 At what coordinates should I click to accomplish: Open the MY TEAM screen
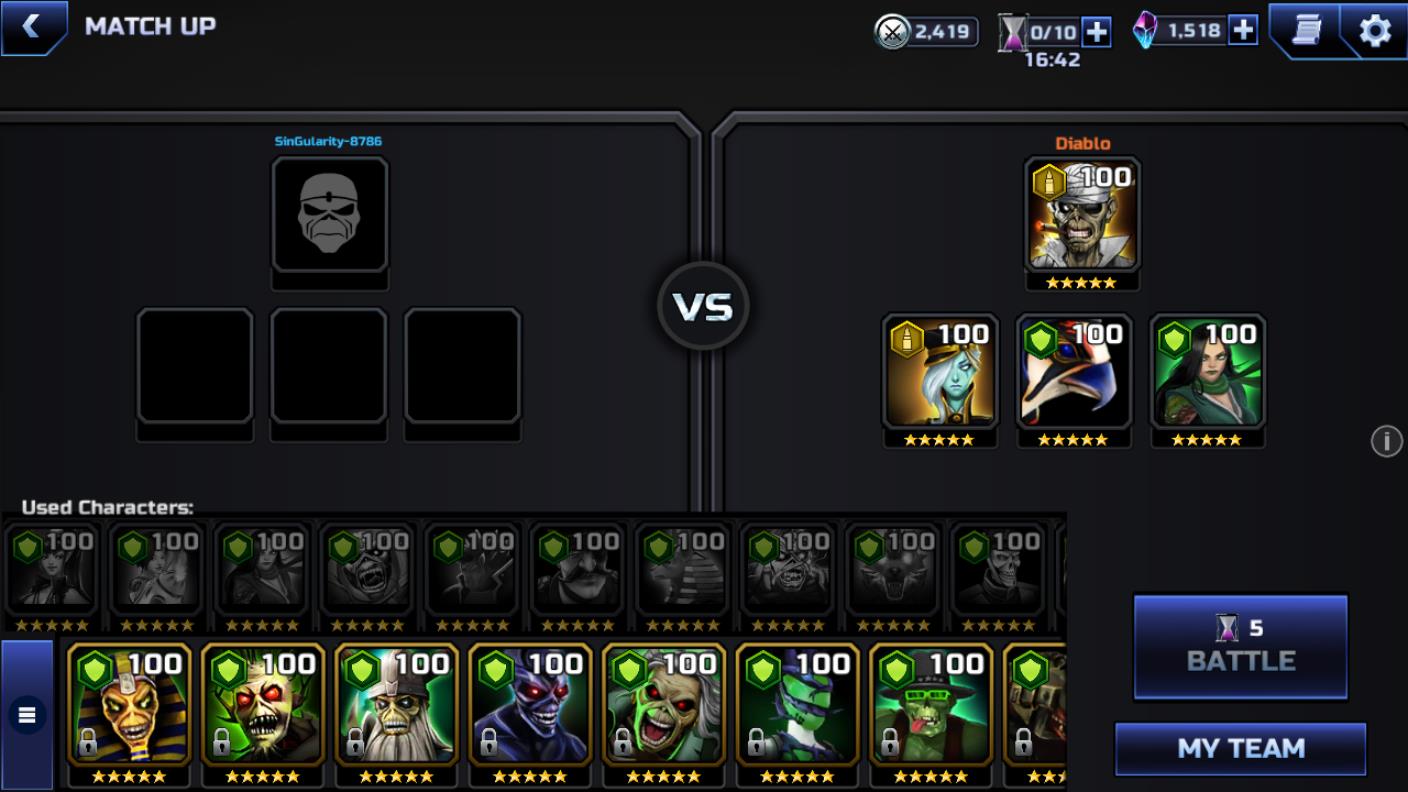click(1240, 748)
